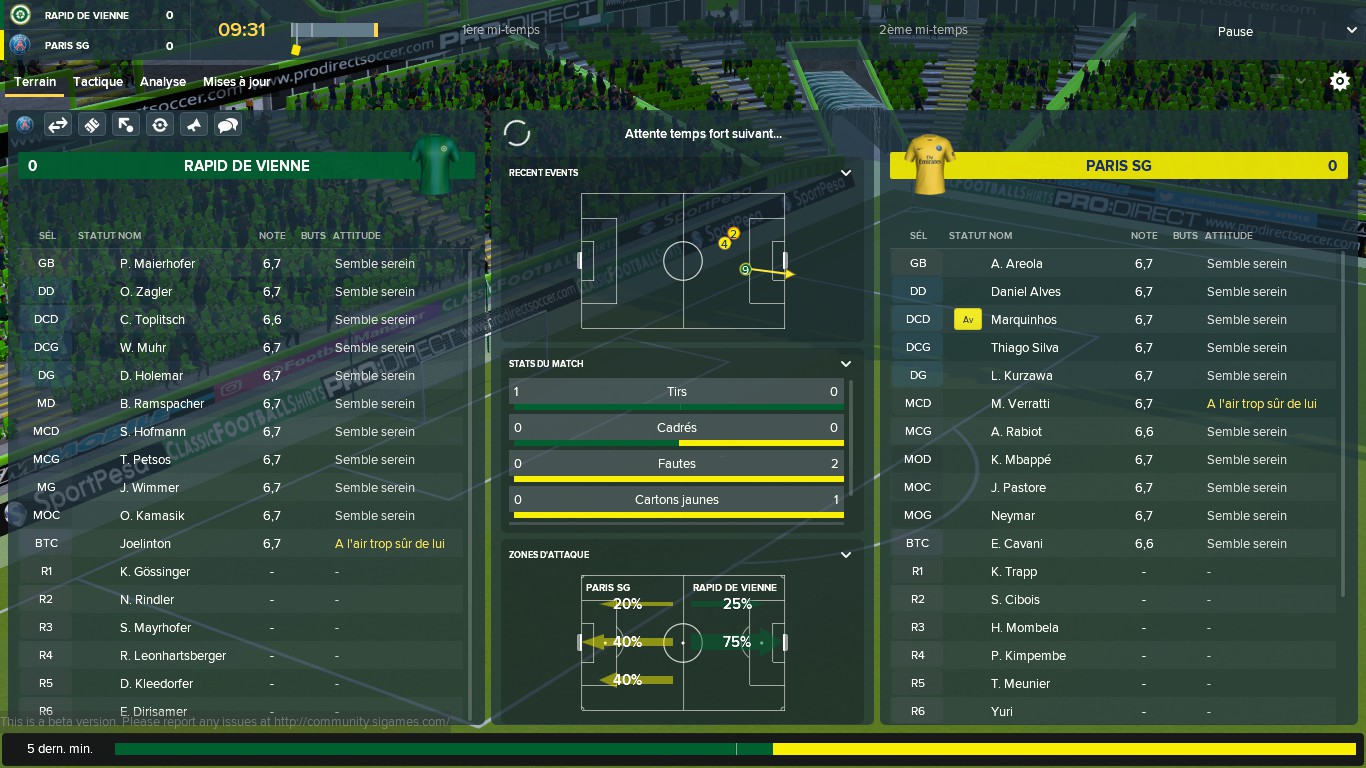Collapse the Recent Events panel
Viewport: 1366px width, 768px height.
[x=846, y=173]
